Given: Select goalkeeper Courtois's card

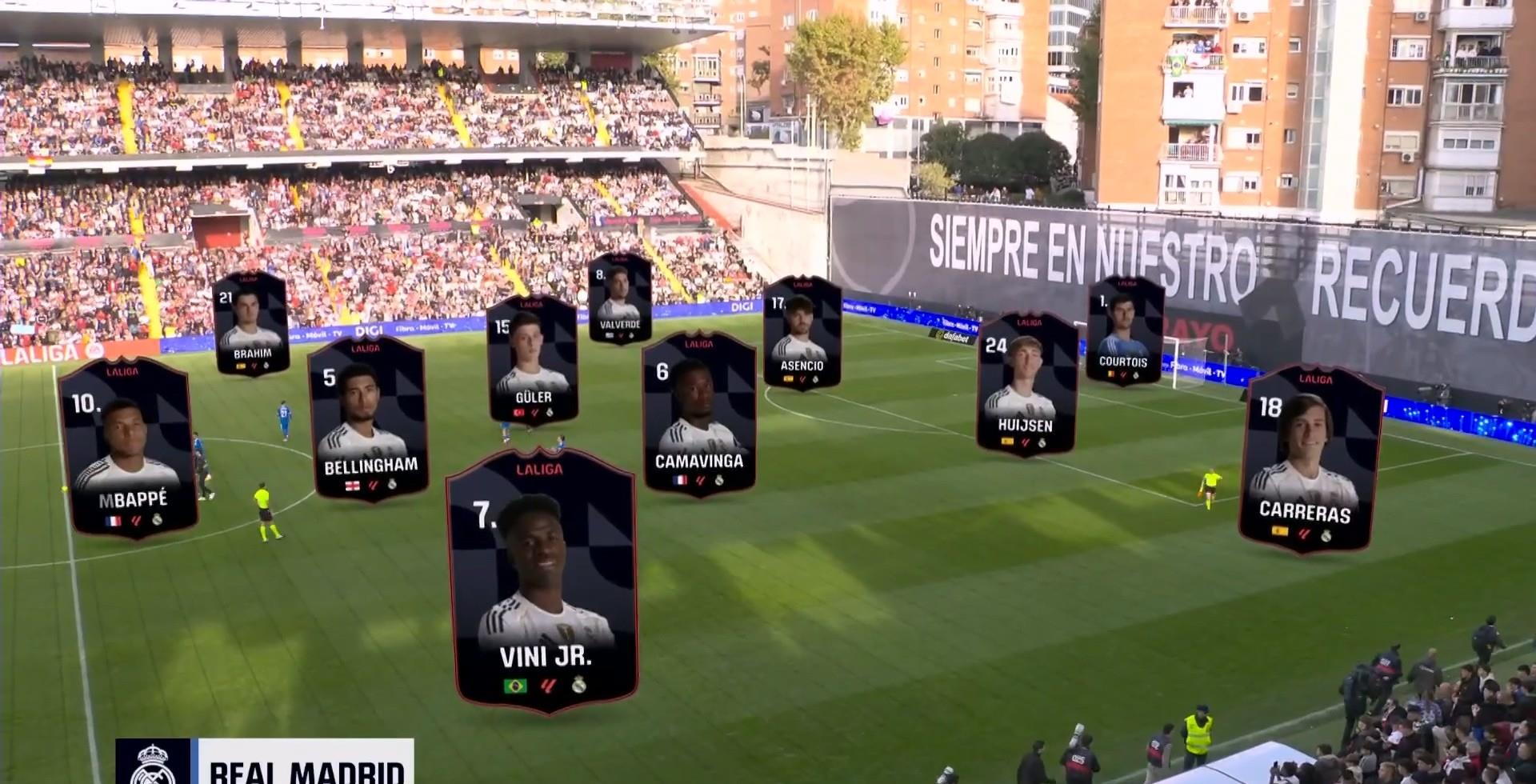Looking at the screenshot, I should 1125,330.
